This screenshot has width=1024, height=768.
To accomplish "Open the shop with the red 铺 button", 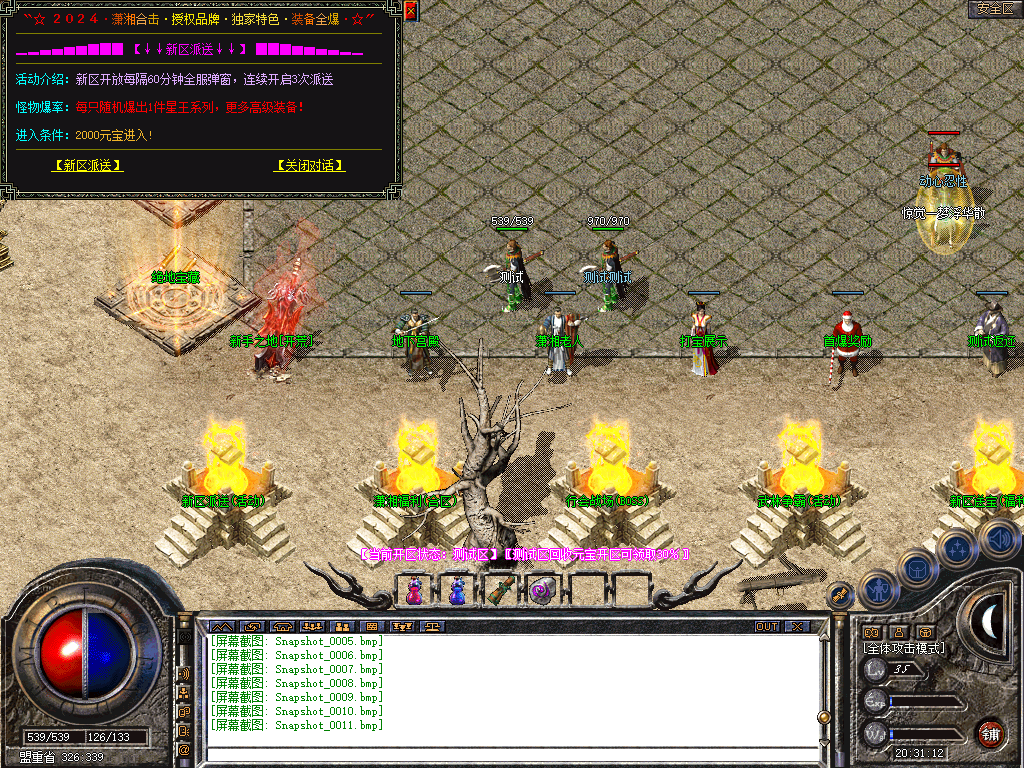I will [990, 733].
